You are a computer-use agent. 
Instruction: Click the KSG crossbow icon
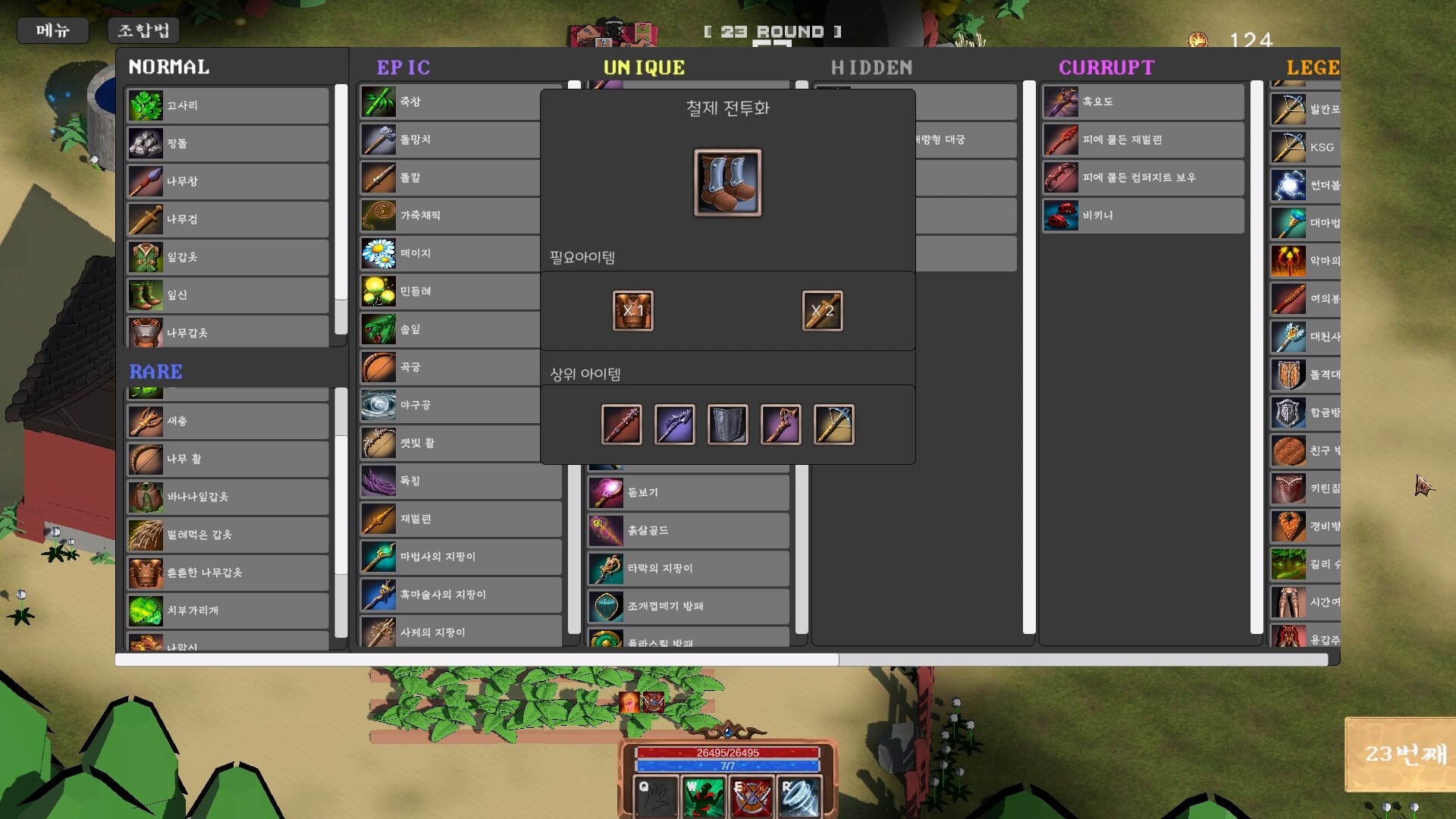1287,147
